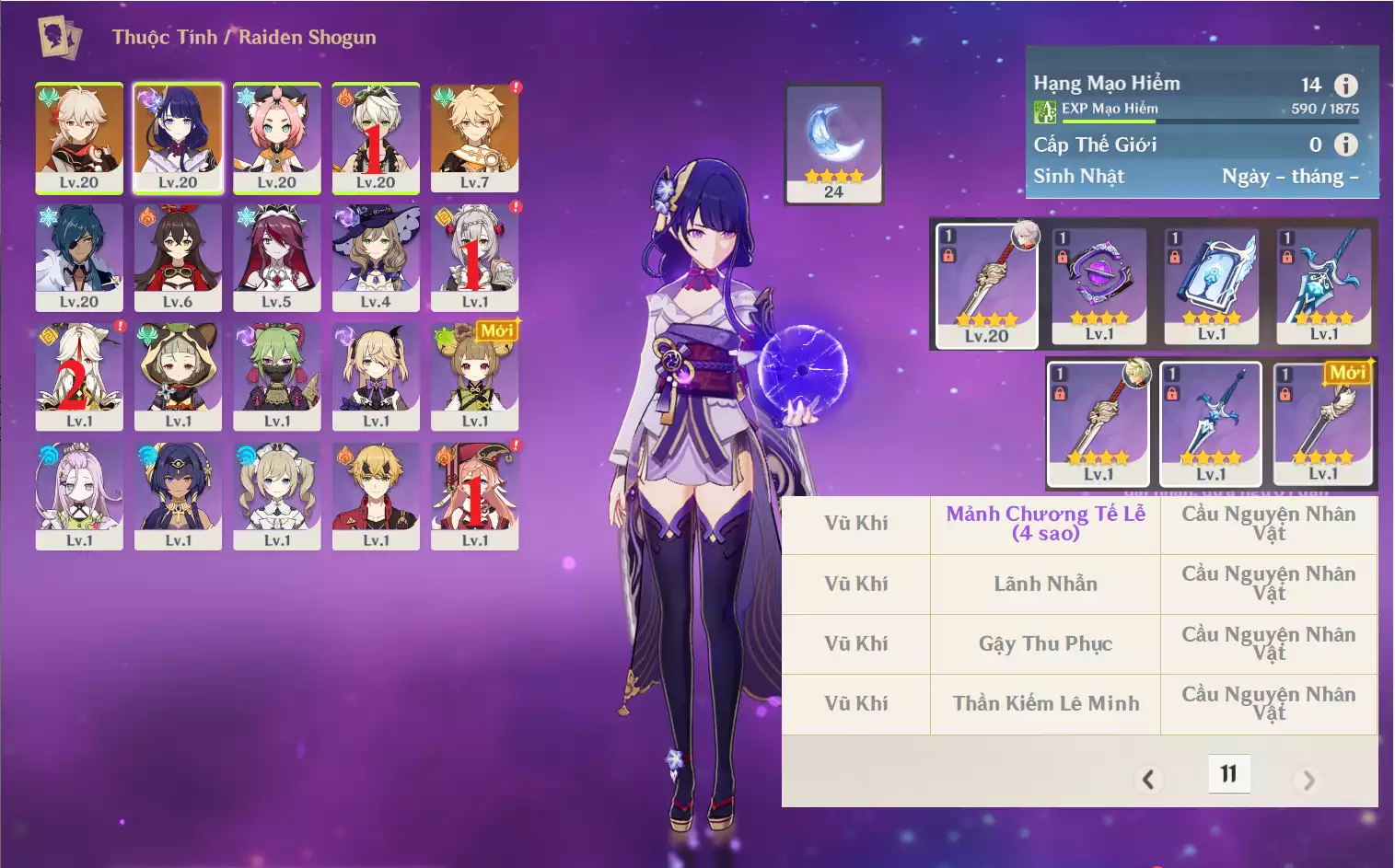Choose the Lv.6 Amber portrait
This screenshot has height=868, width=1395.
tap(178, 257)
